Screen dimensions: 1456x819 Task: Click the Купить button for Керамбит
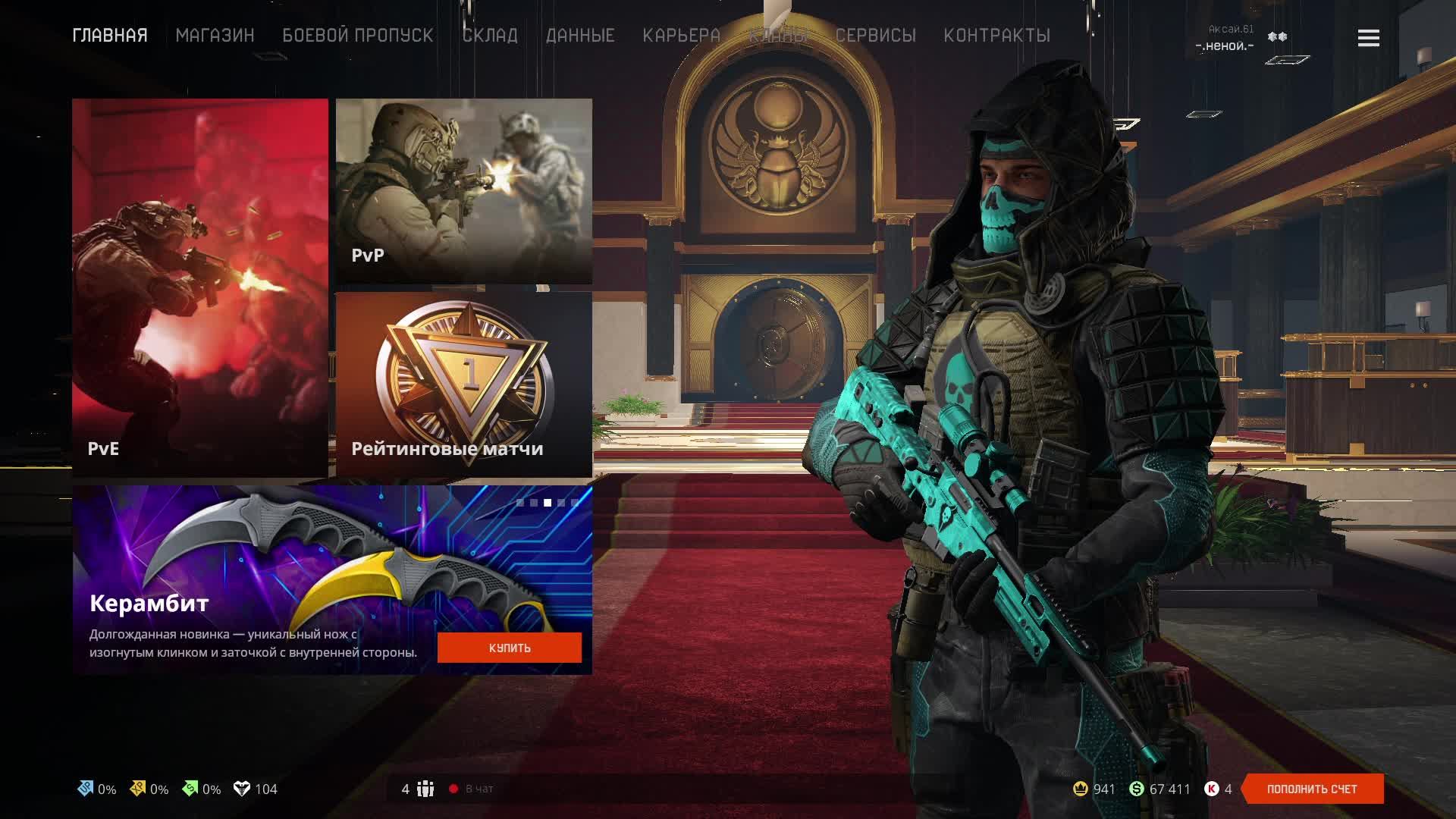coord(510,648)
